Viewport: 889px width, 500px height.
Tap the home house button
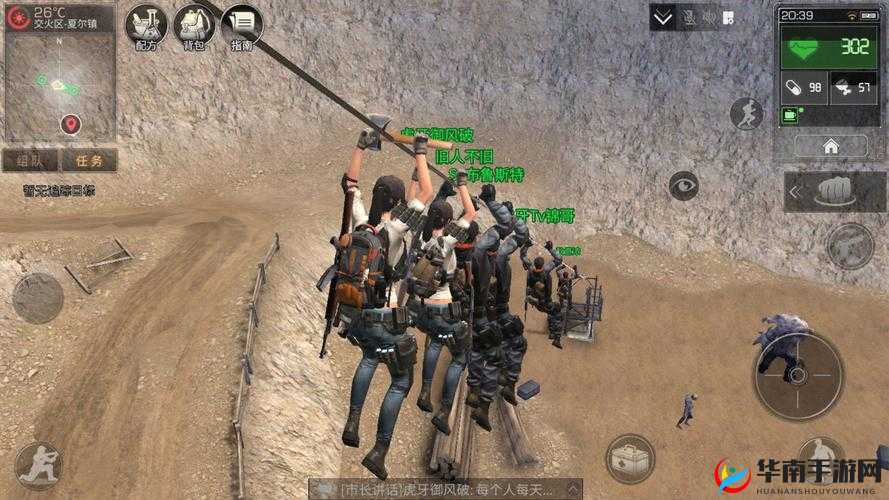(830, 146)
